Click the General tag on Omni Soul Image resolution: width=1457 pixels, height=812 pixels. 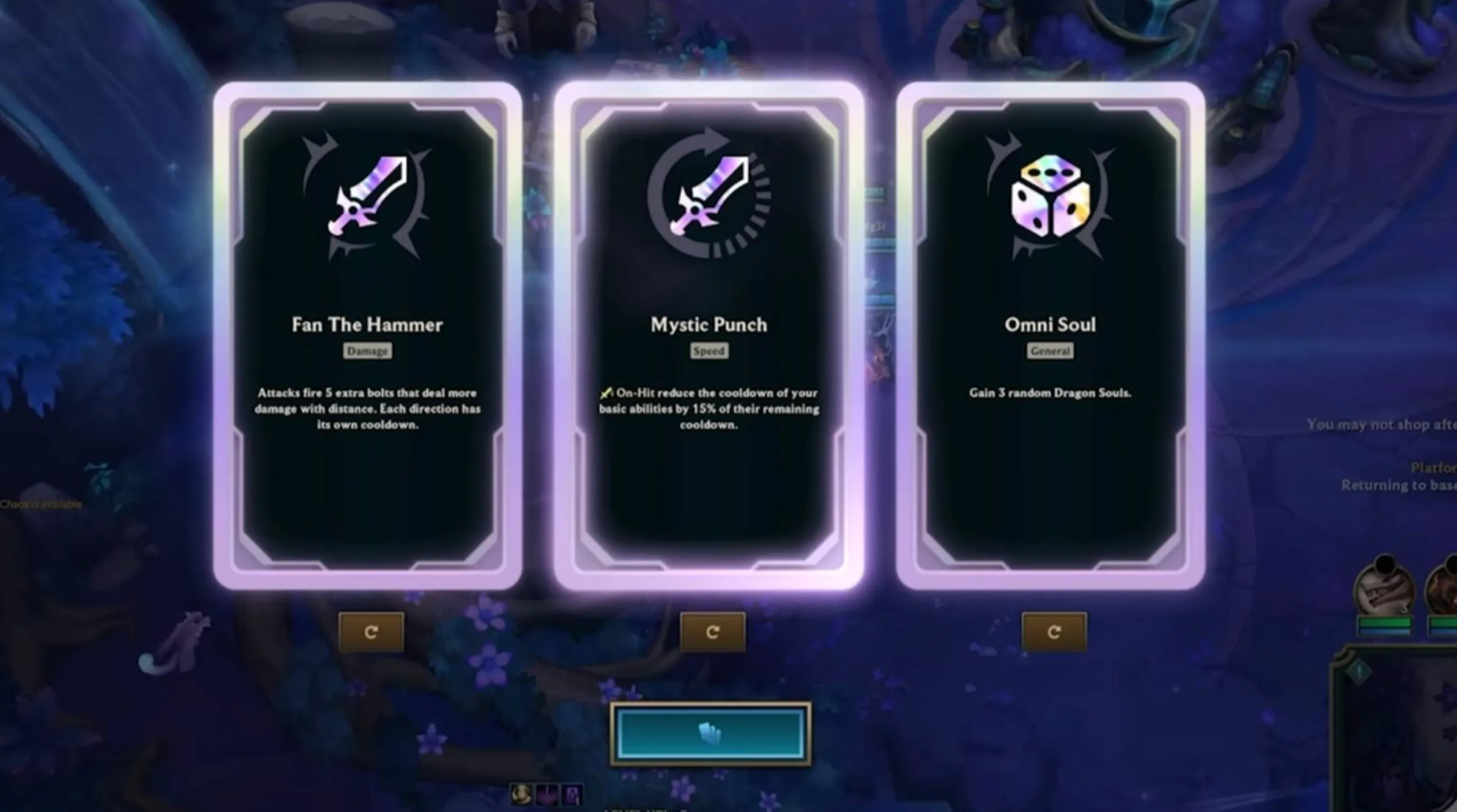click(1051, 351)
